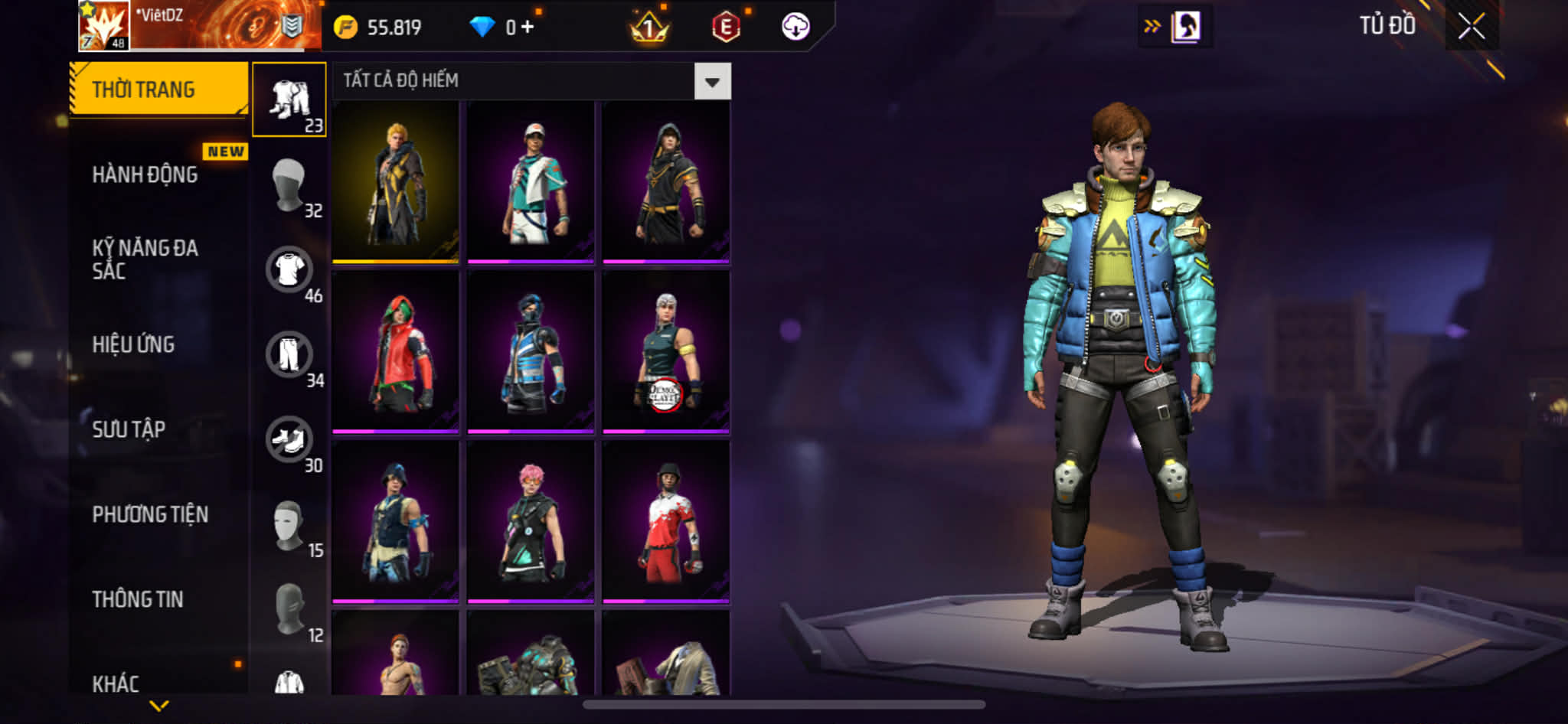Go to the Phương Tiện tab

(x=150, y=514)
